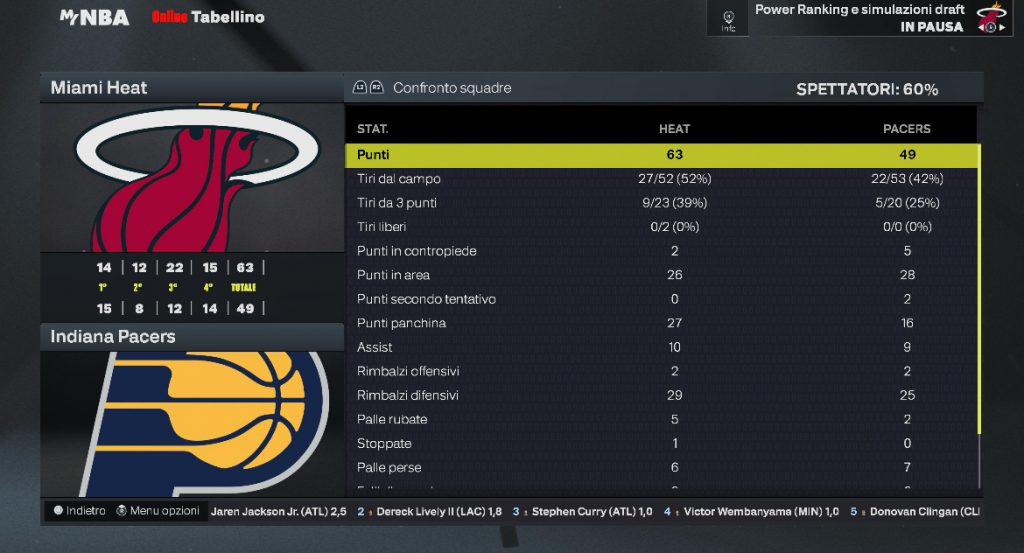1024x553 pixels.
Task: Highlight the Stoppate stat row
Action: pyautogui.click(x=660, y=443)
